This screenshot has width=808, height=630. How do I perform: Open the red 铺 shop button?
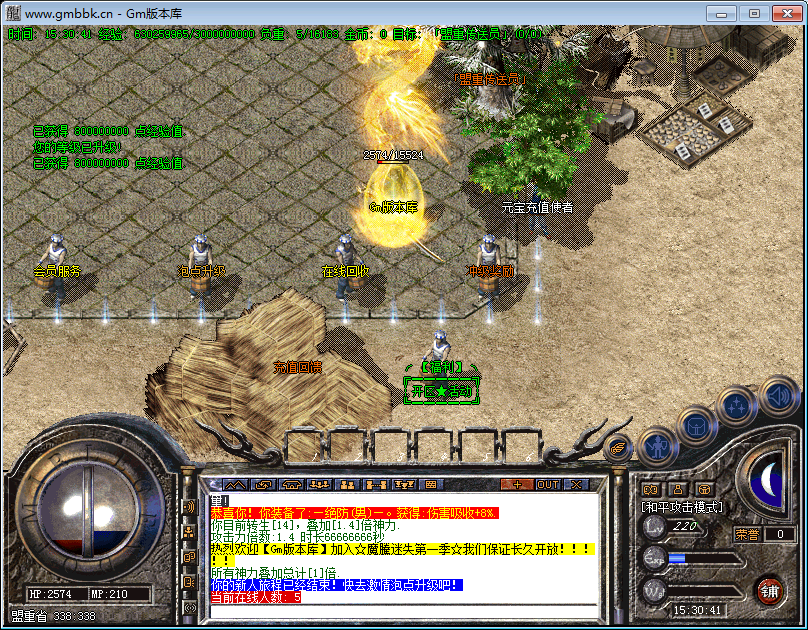768,588
